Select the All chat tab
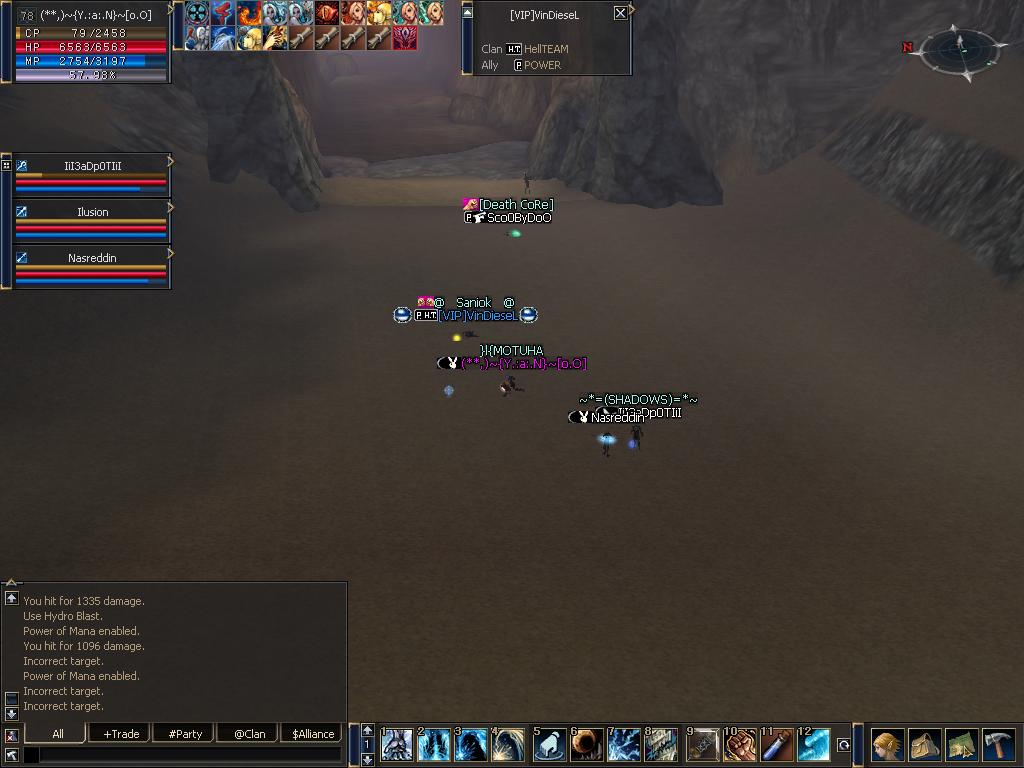Viewport: 1024px width, 768px height. pos(57,734)
